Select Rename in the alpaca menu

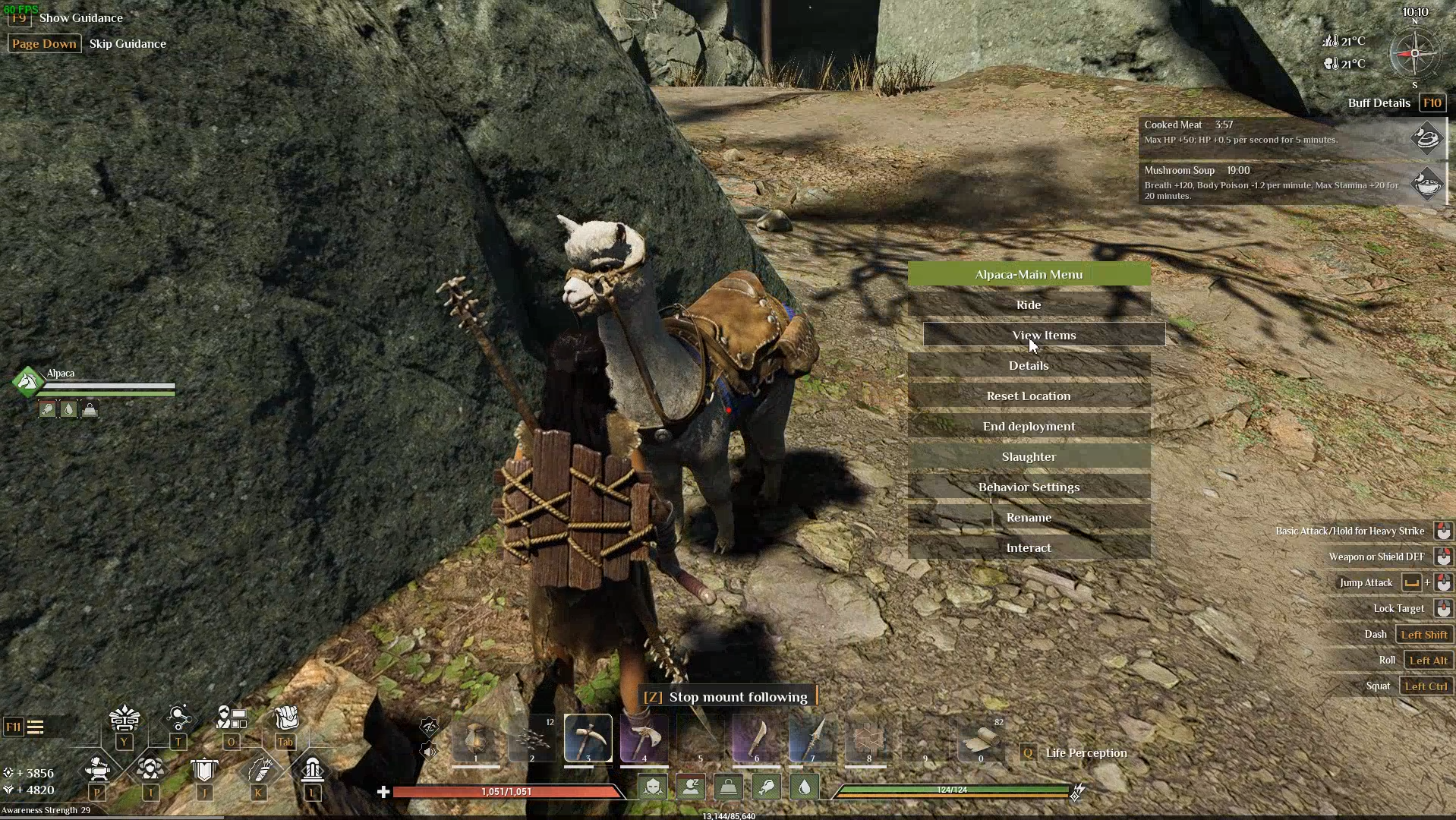point(1029,517)
